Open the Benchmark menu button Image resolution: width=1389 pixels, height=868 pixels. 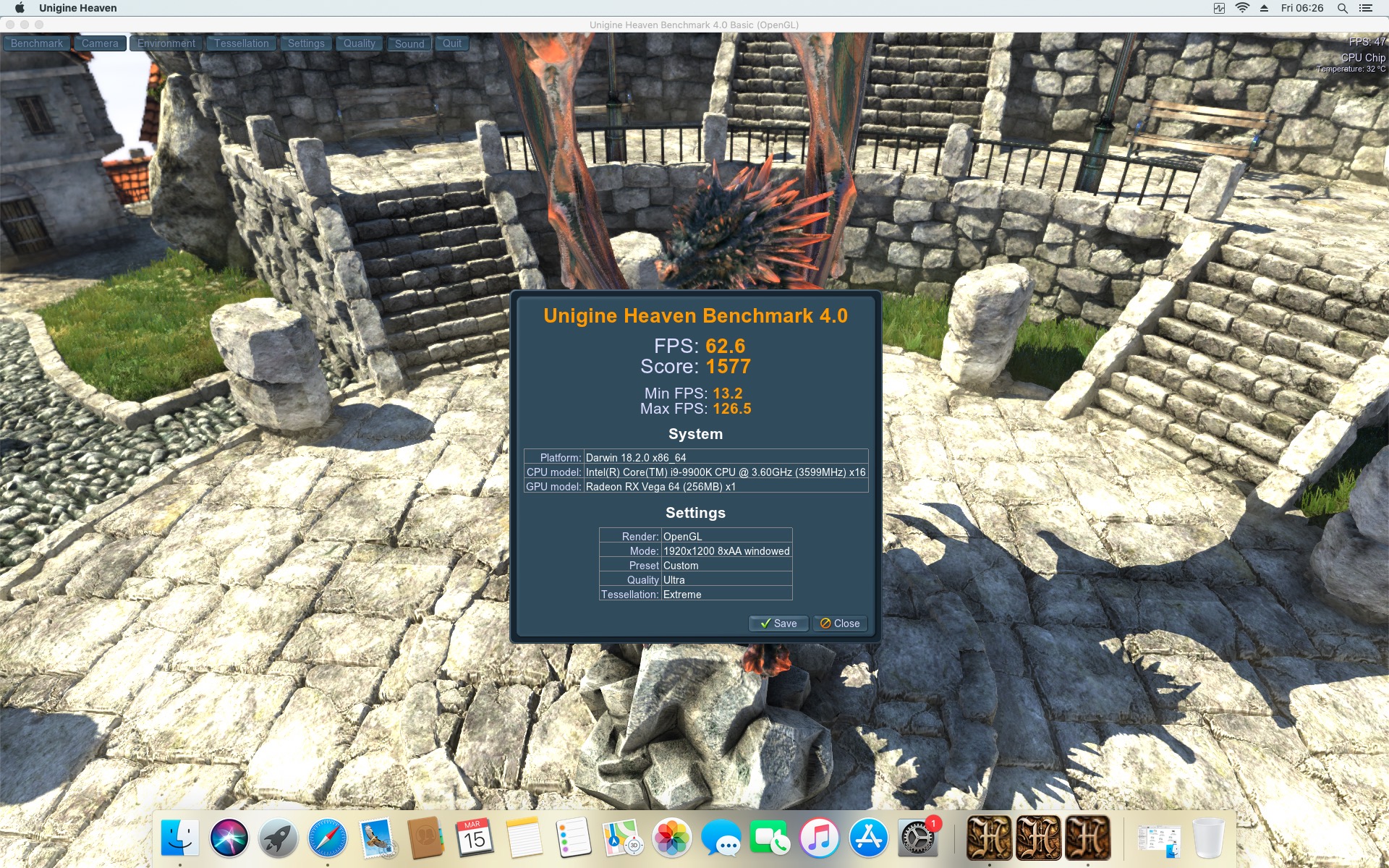pos(37,43)
